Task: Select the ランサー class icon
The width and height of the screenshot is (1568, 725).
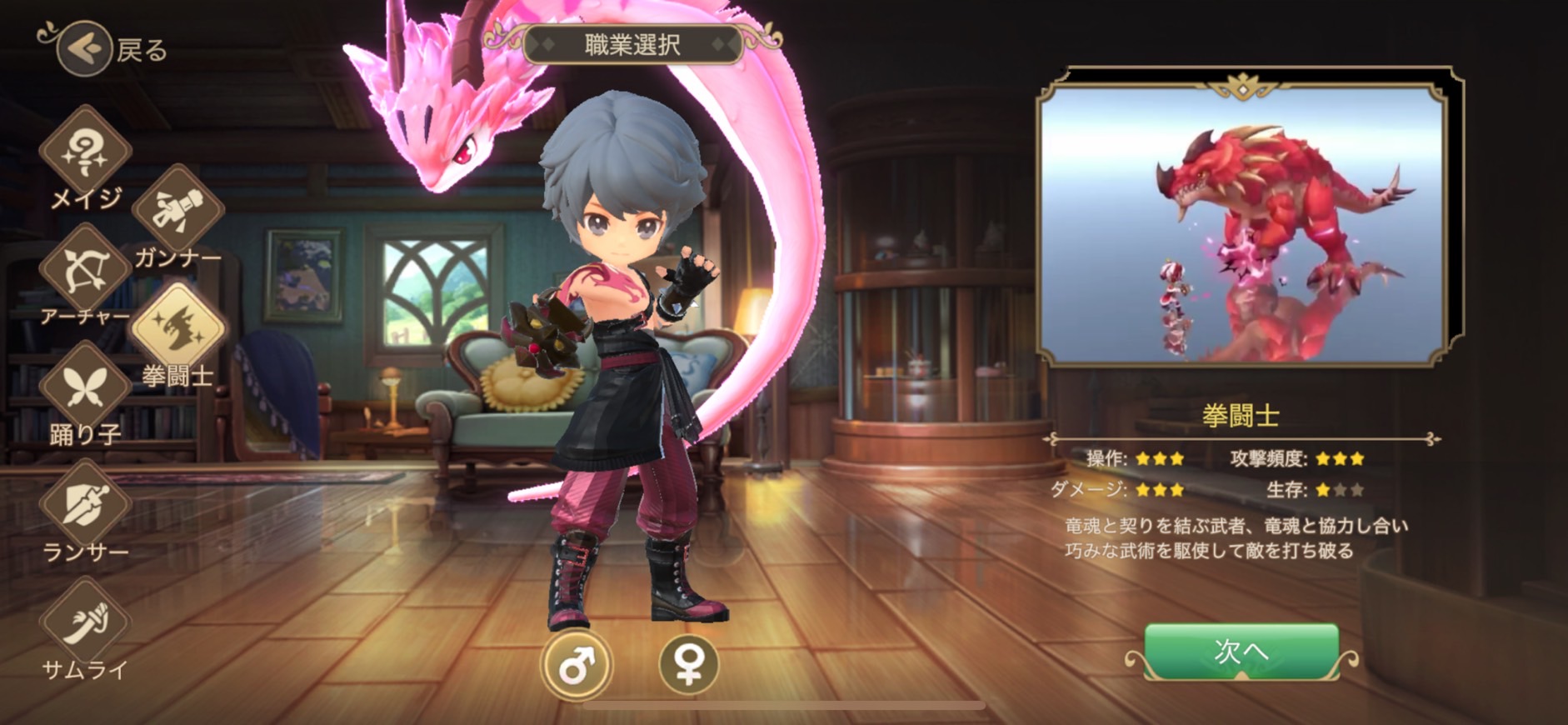Action: 85,503
